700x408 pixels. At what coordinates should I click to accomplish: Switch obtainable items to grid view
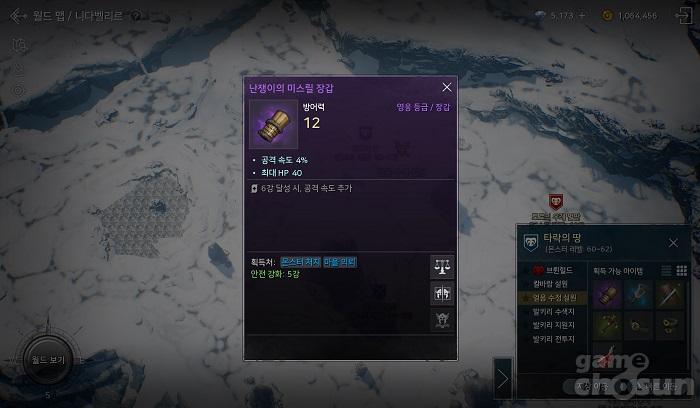[x=682, y=271]
